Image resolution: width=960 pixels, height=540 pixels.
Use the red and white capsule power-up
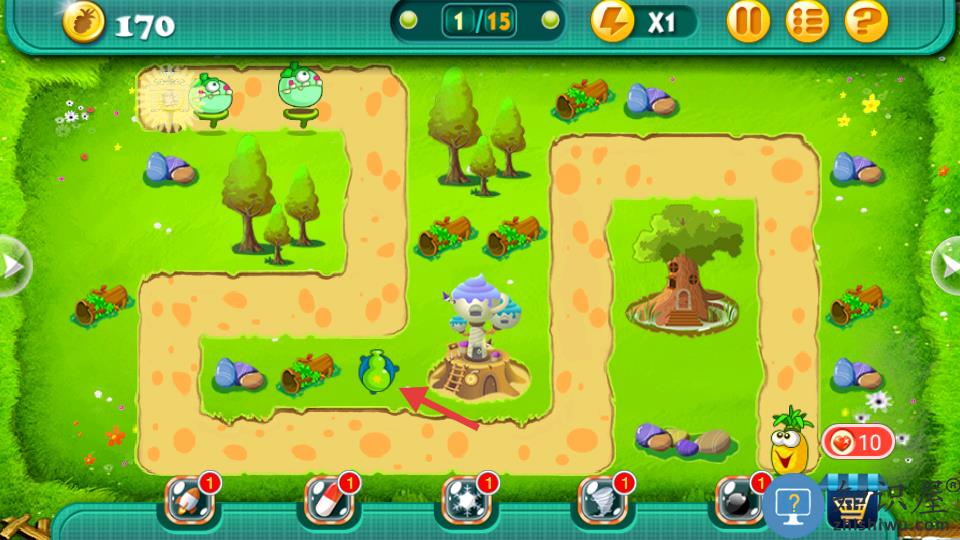click(x=328, y=501)
